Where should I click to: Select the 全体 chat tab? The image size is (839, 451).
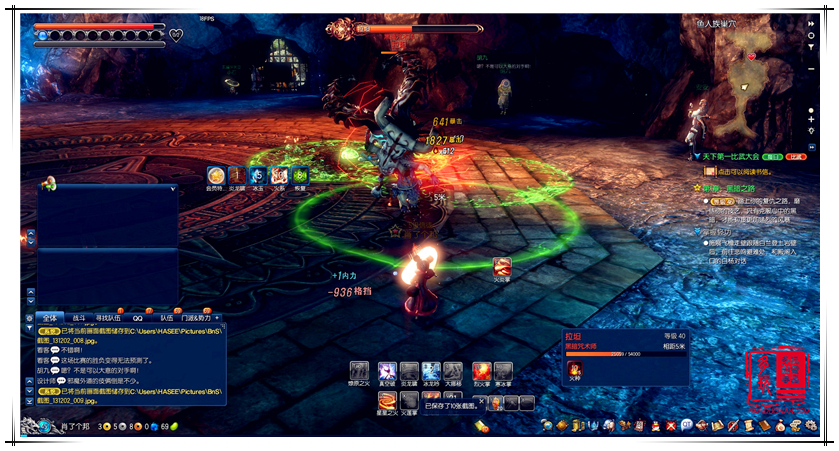[50, 318]
